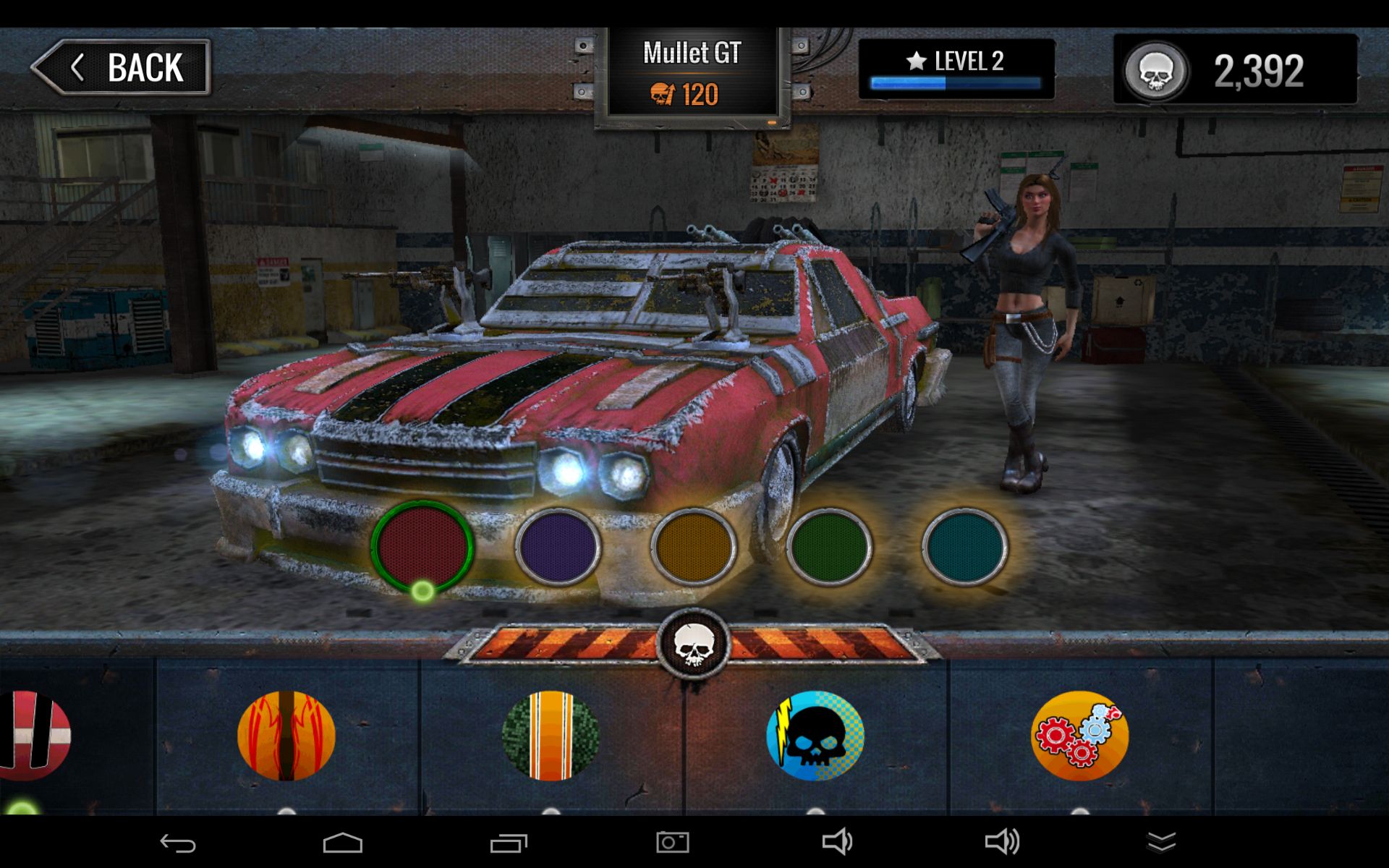Viewport: 1389px width, 868px height.
Task: Tap the Android back arrow button
Action: (178, 843)
